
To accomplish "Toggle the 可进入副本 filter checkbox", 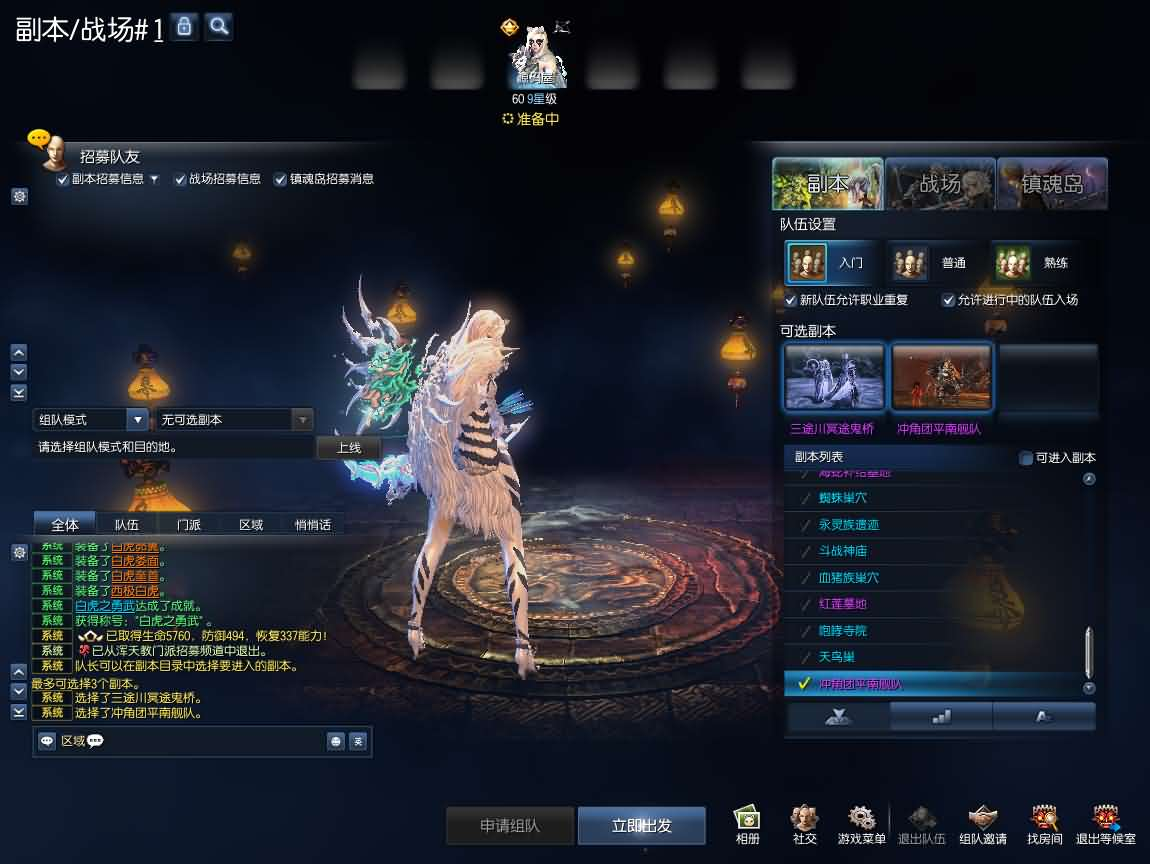I will 1025,458.
